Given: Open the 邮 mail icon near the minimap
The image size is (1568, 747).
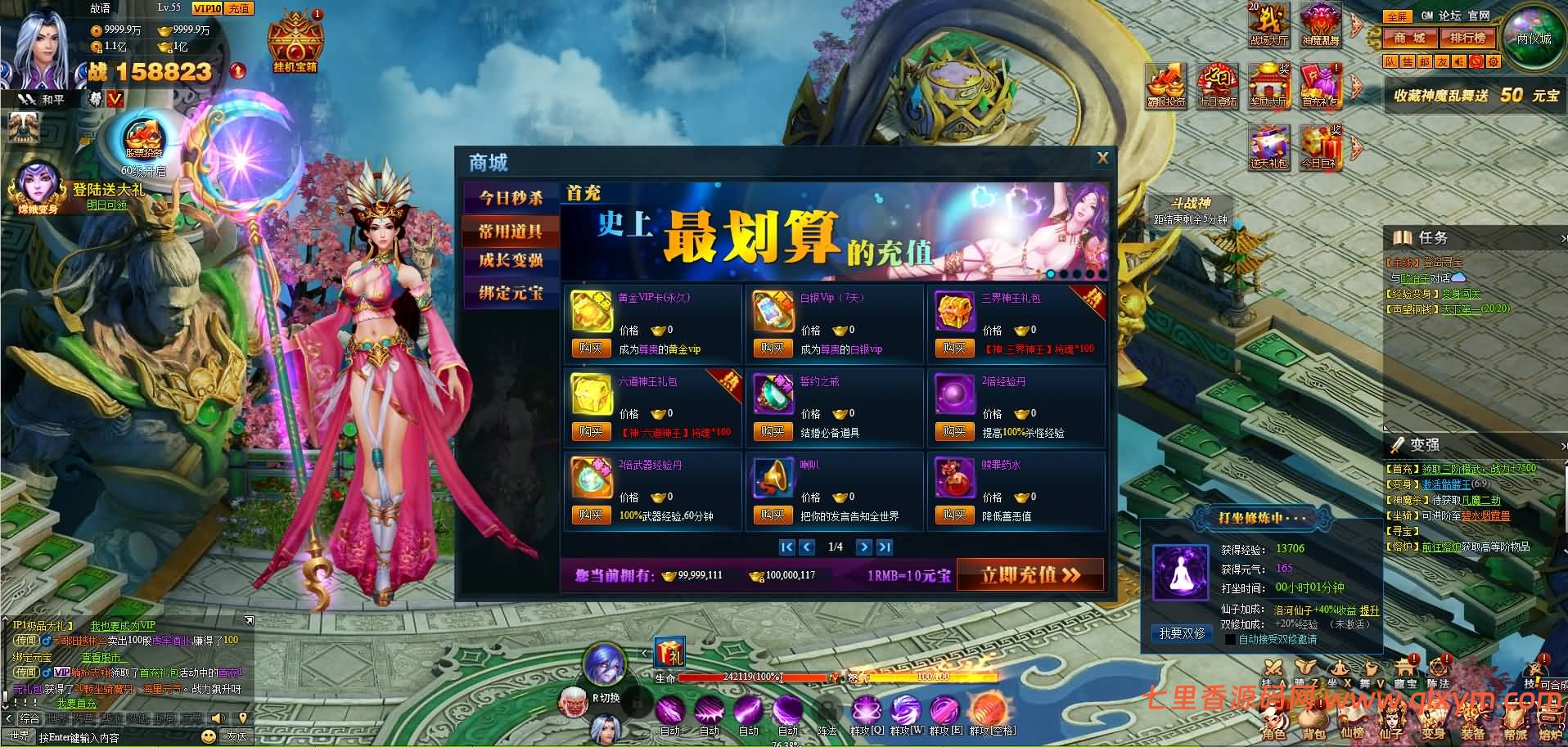Looking at the screenshot, I should pos(1426,61).
